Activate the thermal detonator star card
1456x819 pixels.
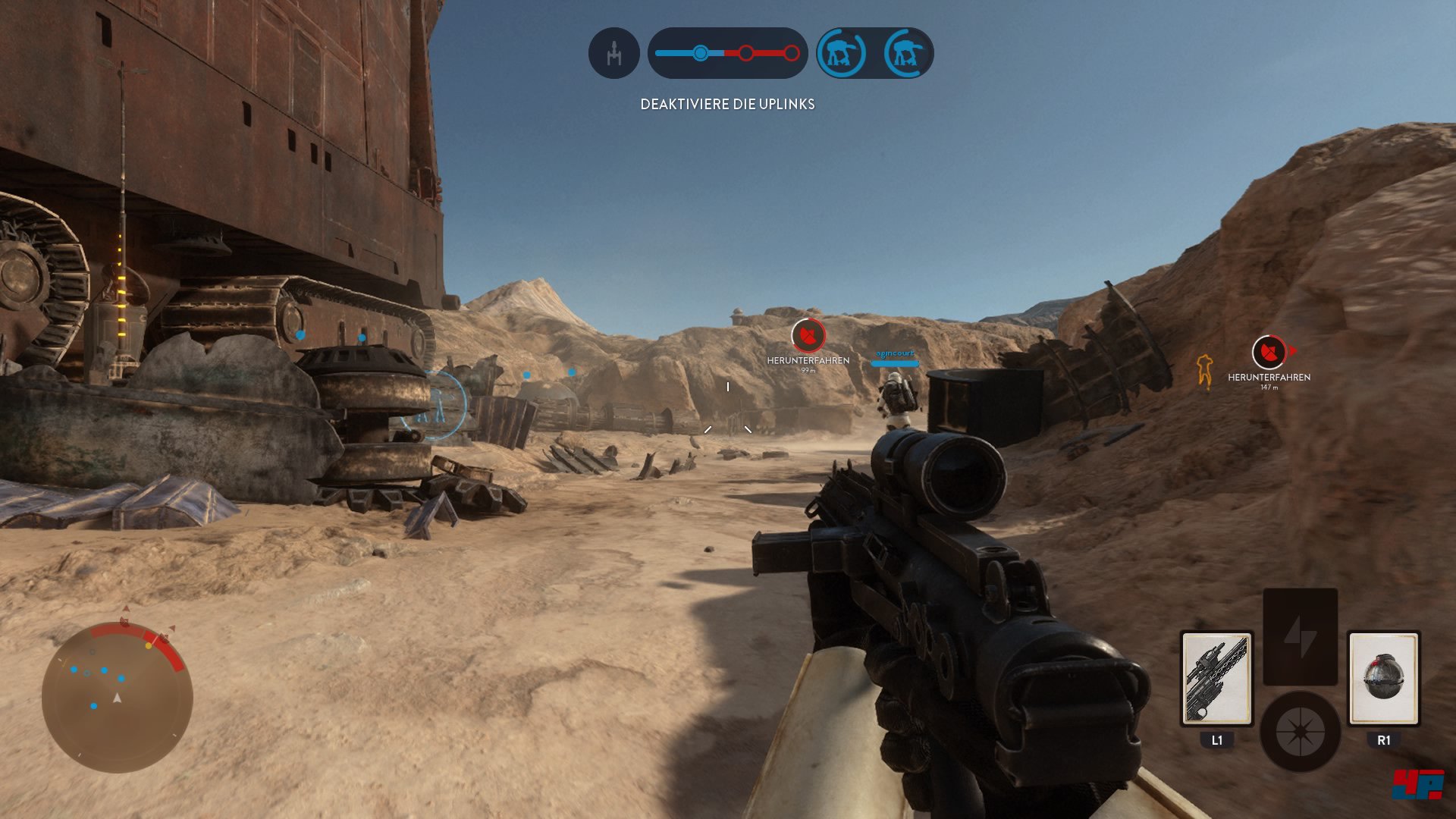[x=1383, y=679]
